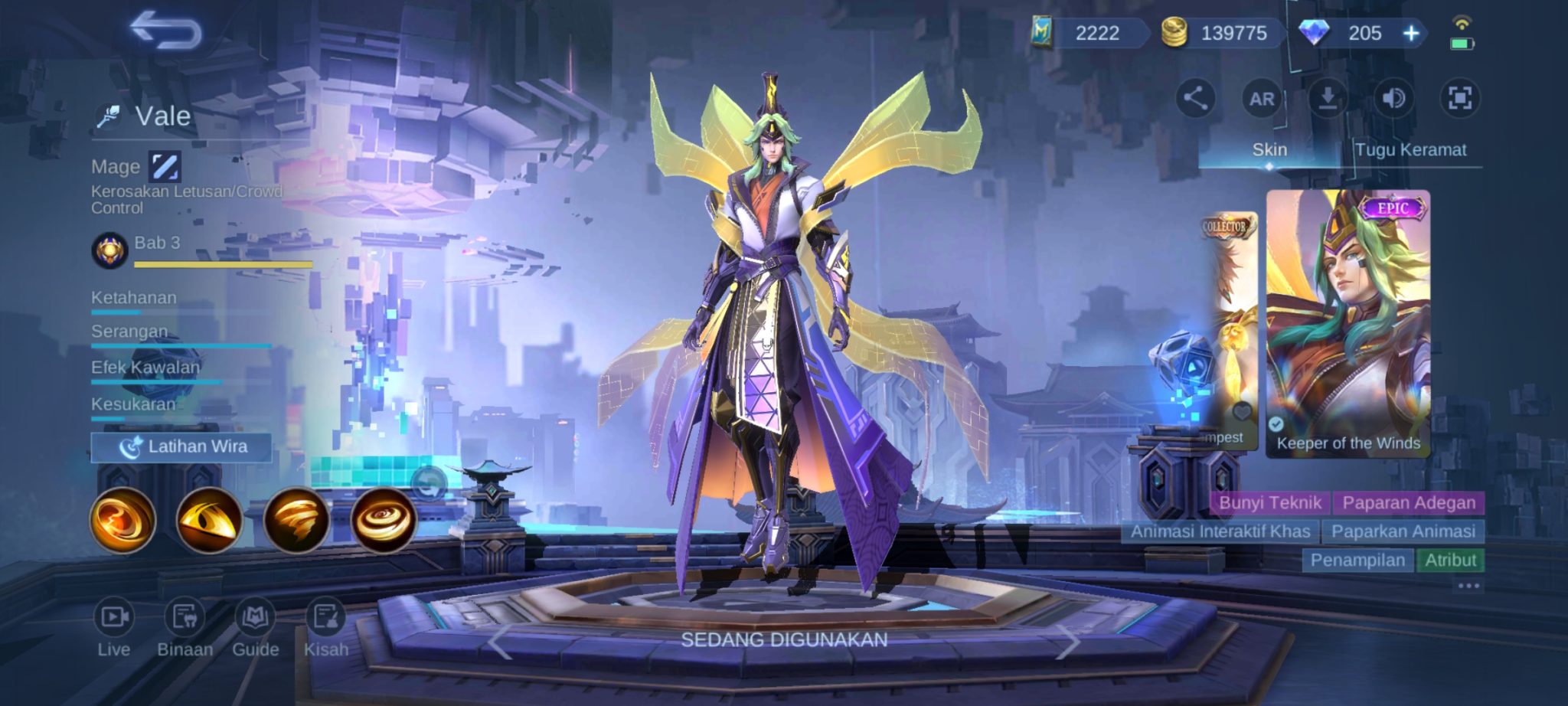1568x706 pixels.
Task: Toggle the skin sound icon
Action: 1393,98
